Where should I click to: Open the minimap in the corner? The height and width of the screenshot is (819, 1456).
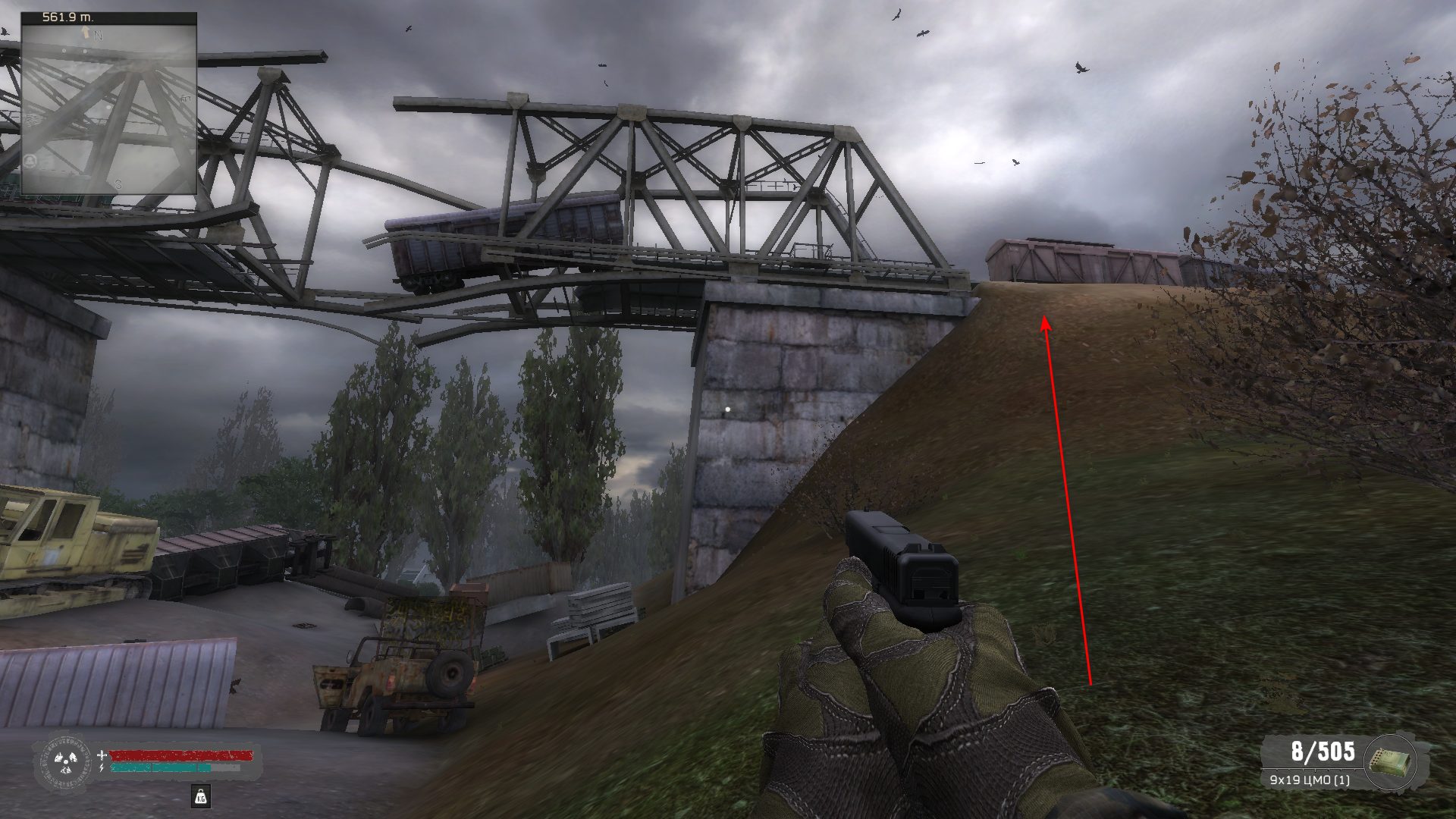pos(108,104)
